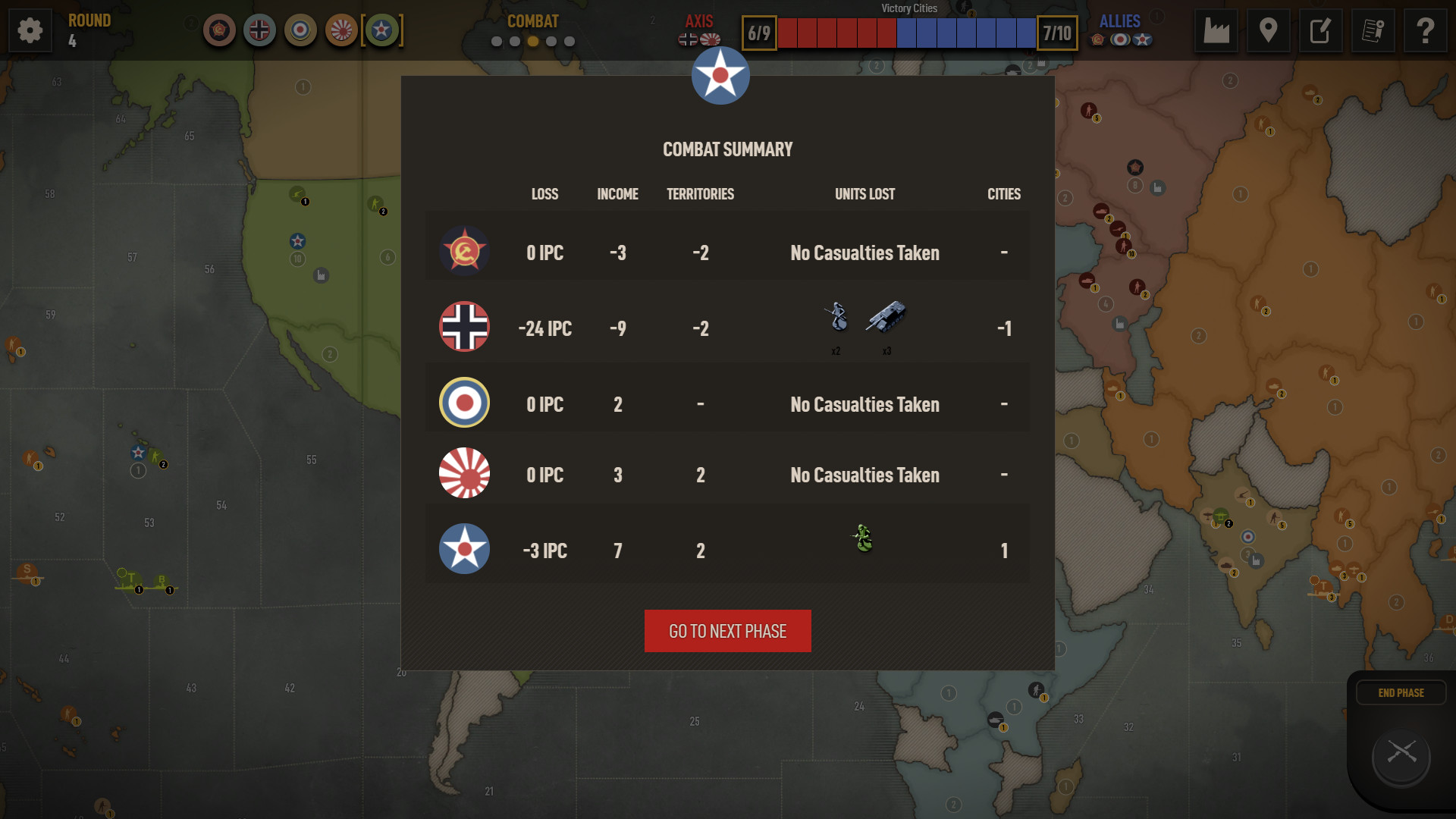Image resolution: width=1456 pixels, height=819 pixels.
Task: Open the help question mark
Action: click(x=1426, y=30)
